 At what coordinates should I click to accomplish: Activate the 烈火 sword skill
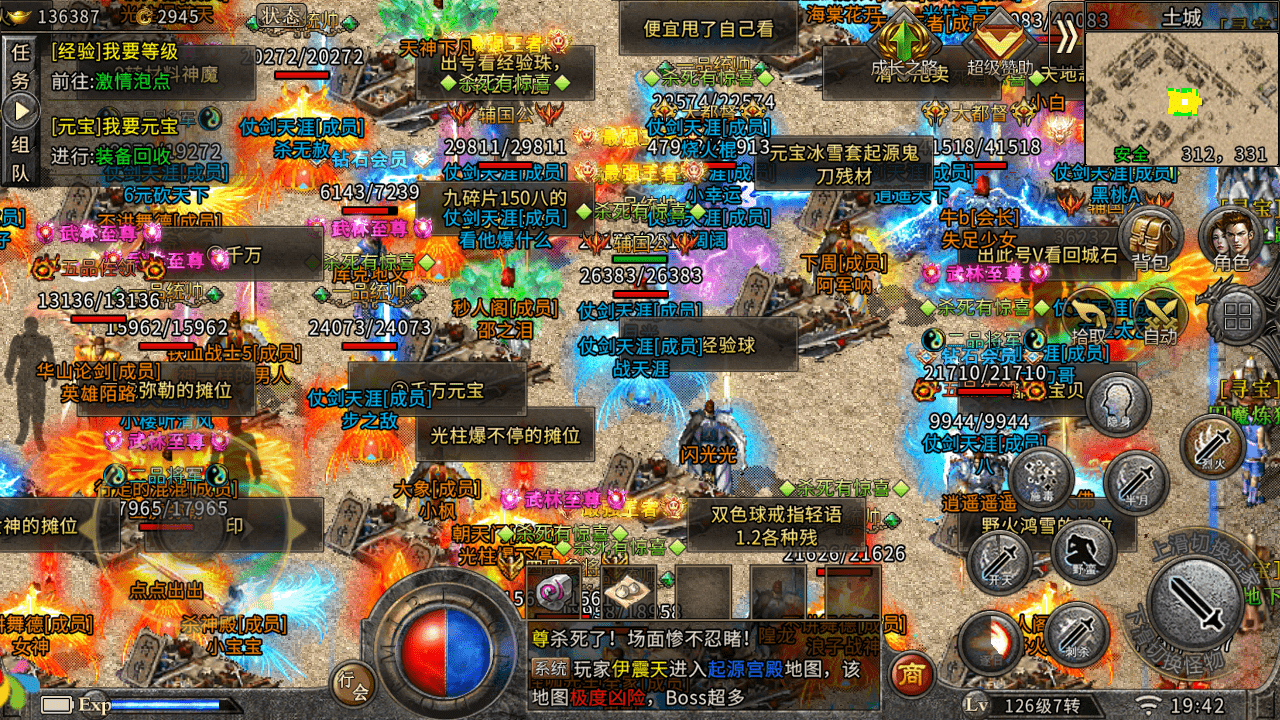1211,445
